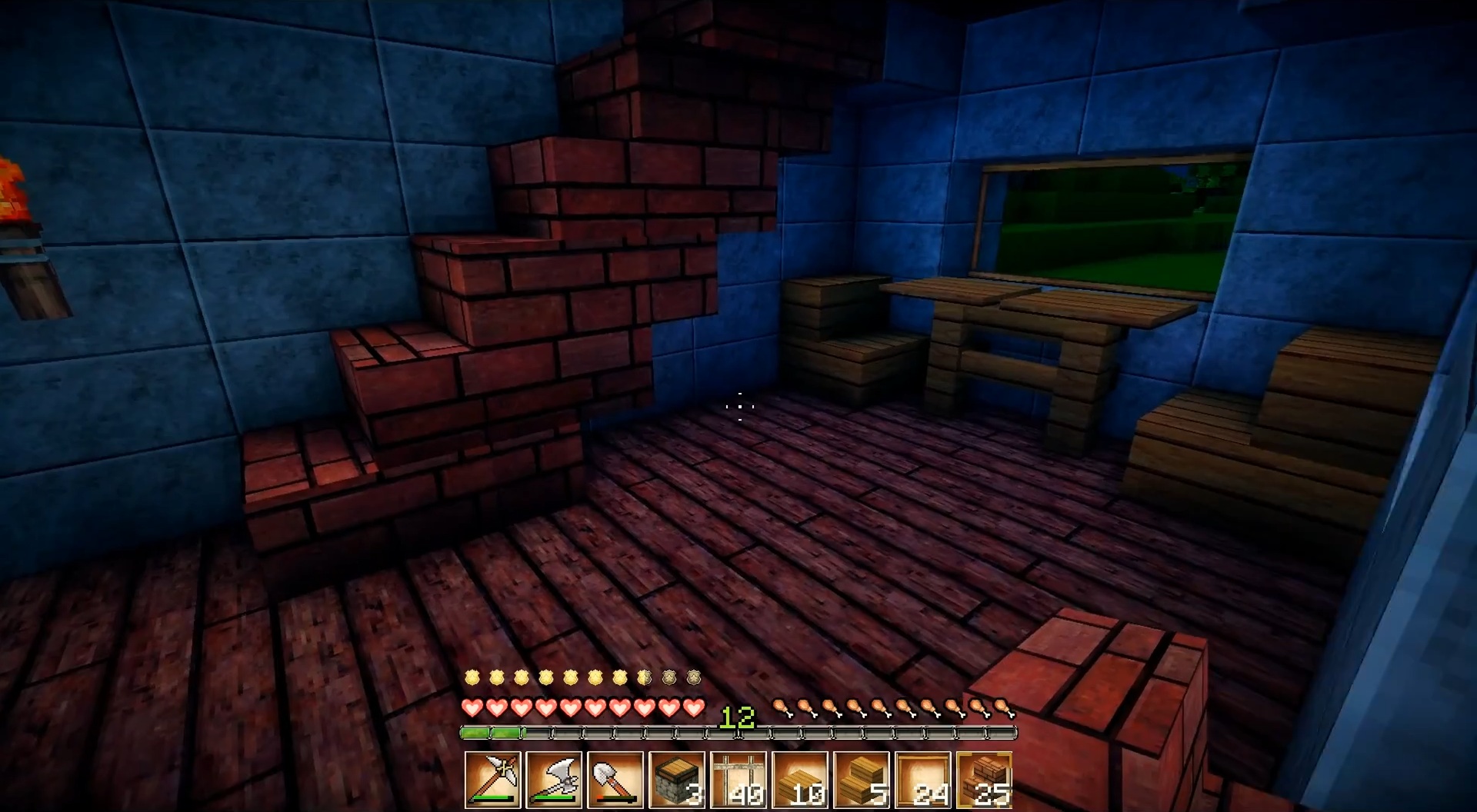Equip the axe from the hotbar
This screenshot has height=812, width=1477.
tap(554, 780)
